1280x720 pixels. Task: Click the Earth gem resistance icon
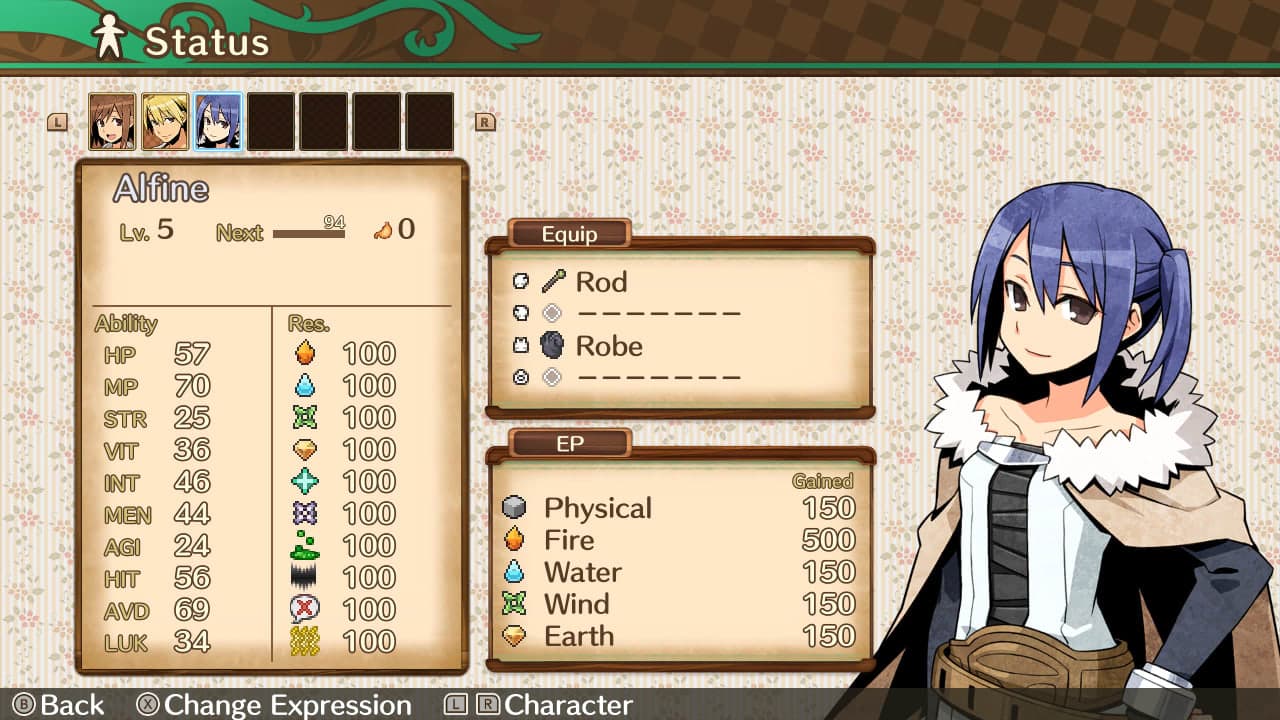tap(307, 449)
